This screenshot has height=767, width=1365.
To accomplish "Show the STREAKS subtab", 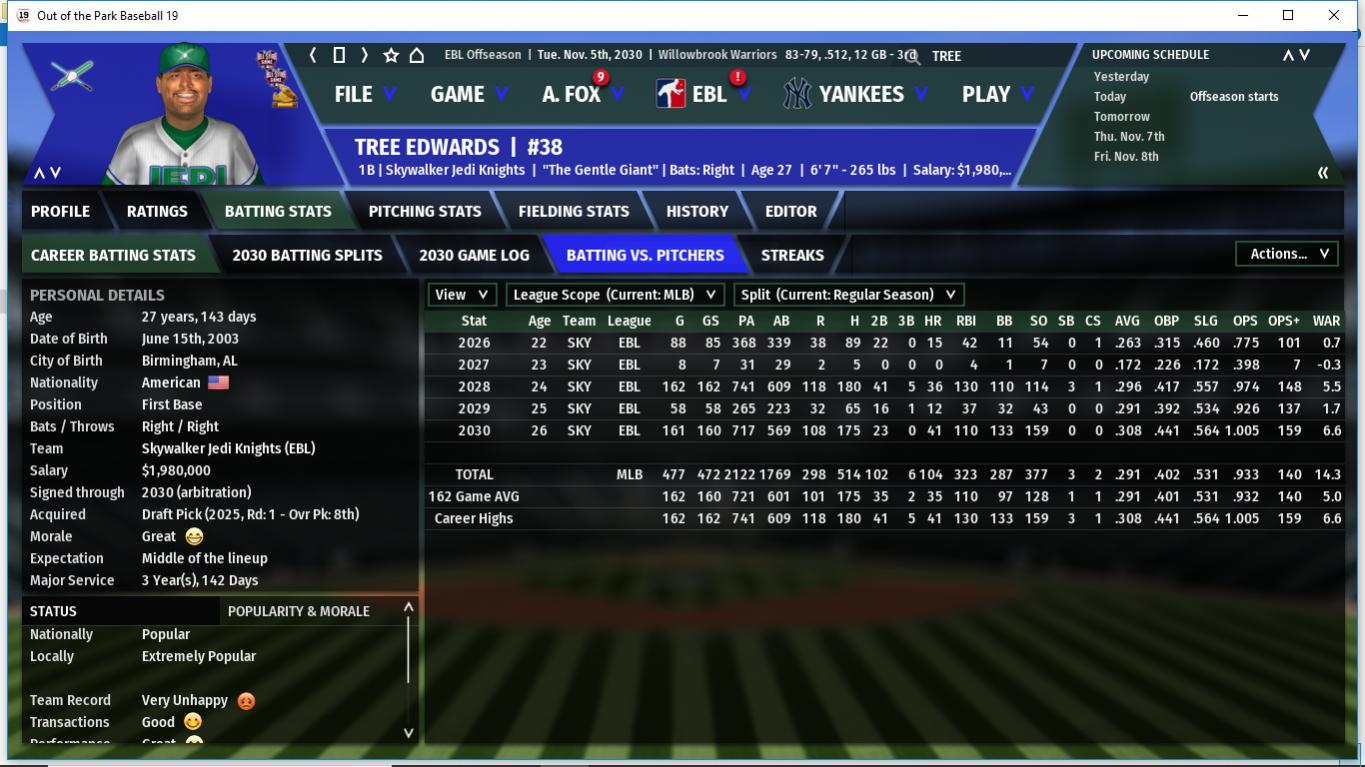I will click(x=792, y=255).
